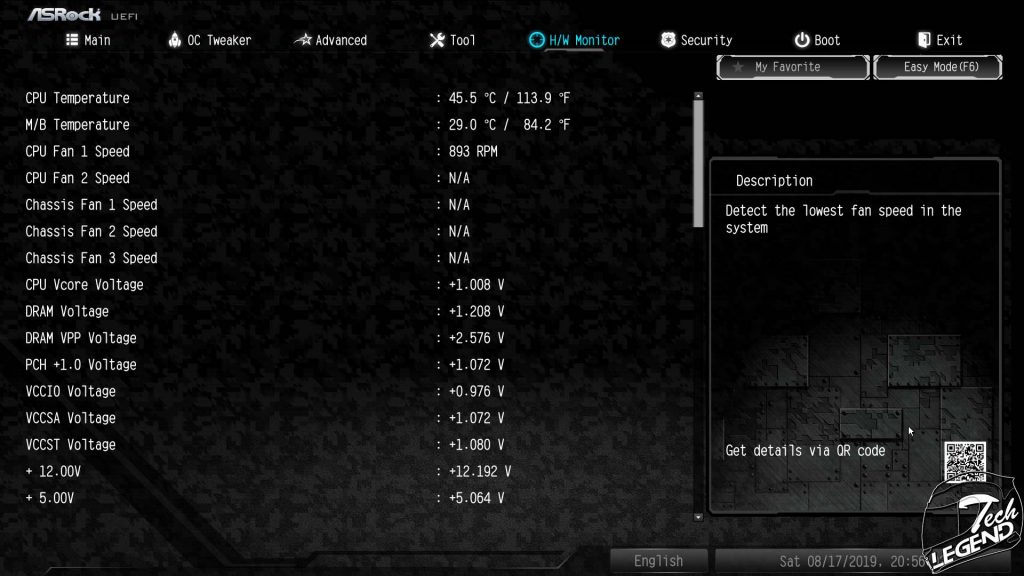Open the Exit tab
Viewport: 1024px width, 576px height.
[939, 40]
